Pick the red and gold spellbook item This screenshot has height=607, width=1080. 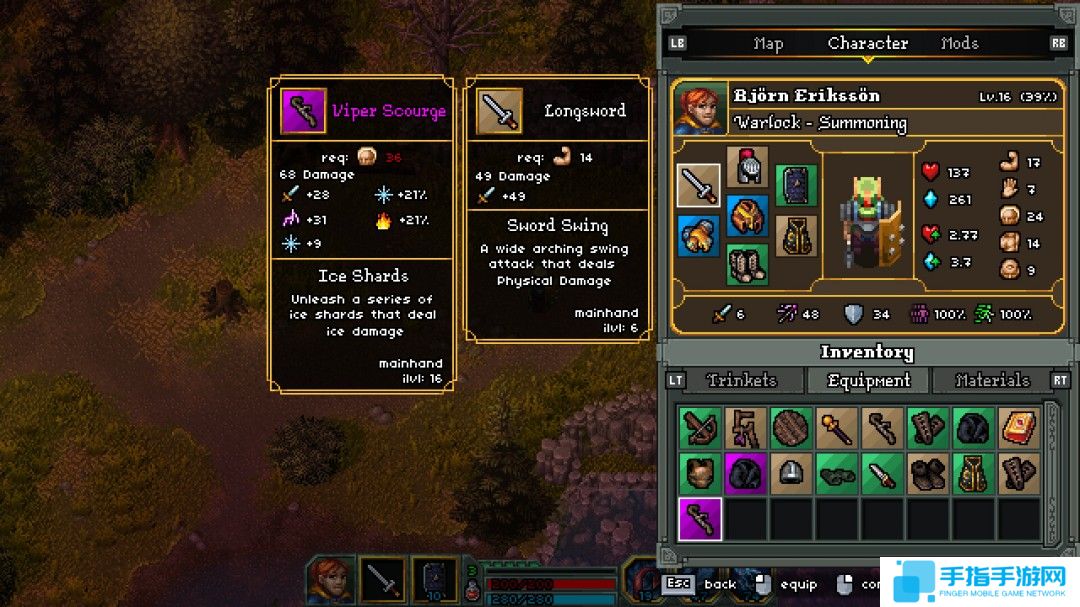coord(1019,427)
